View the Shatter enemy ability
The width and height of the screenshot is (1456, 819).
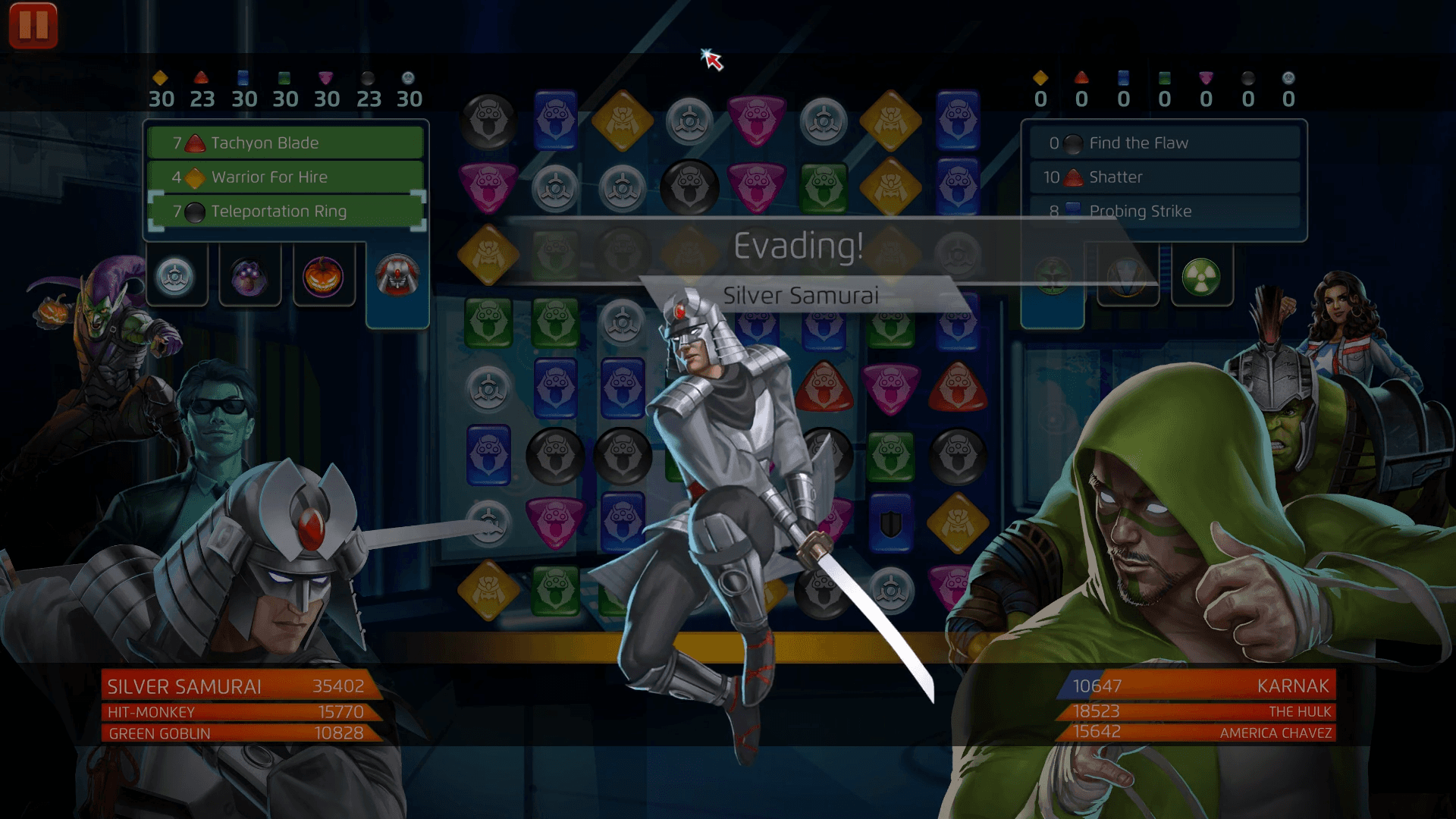pyautogui.click(x=1164, y=177)
